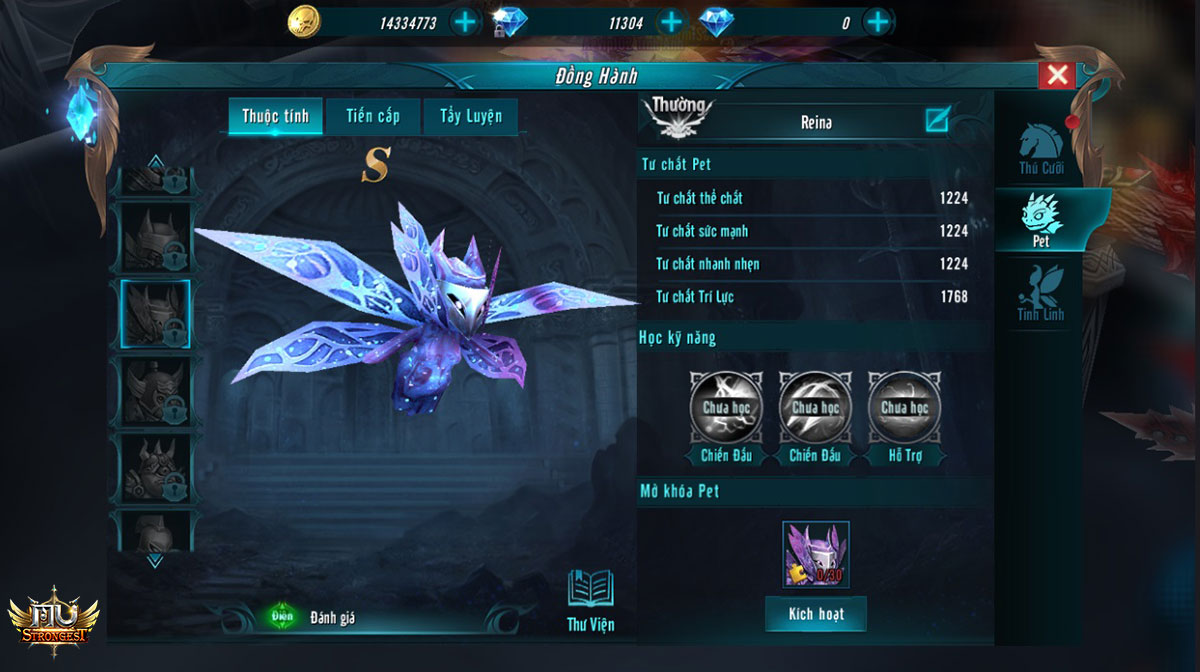The image size is (1200, 672).
Task: Switch to the Thuộc tính tab
Action: [275, 116]
